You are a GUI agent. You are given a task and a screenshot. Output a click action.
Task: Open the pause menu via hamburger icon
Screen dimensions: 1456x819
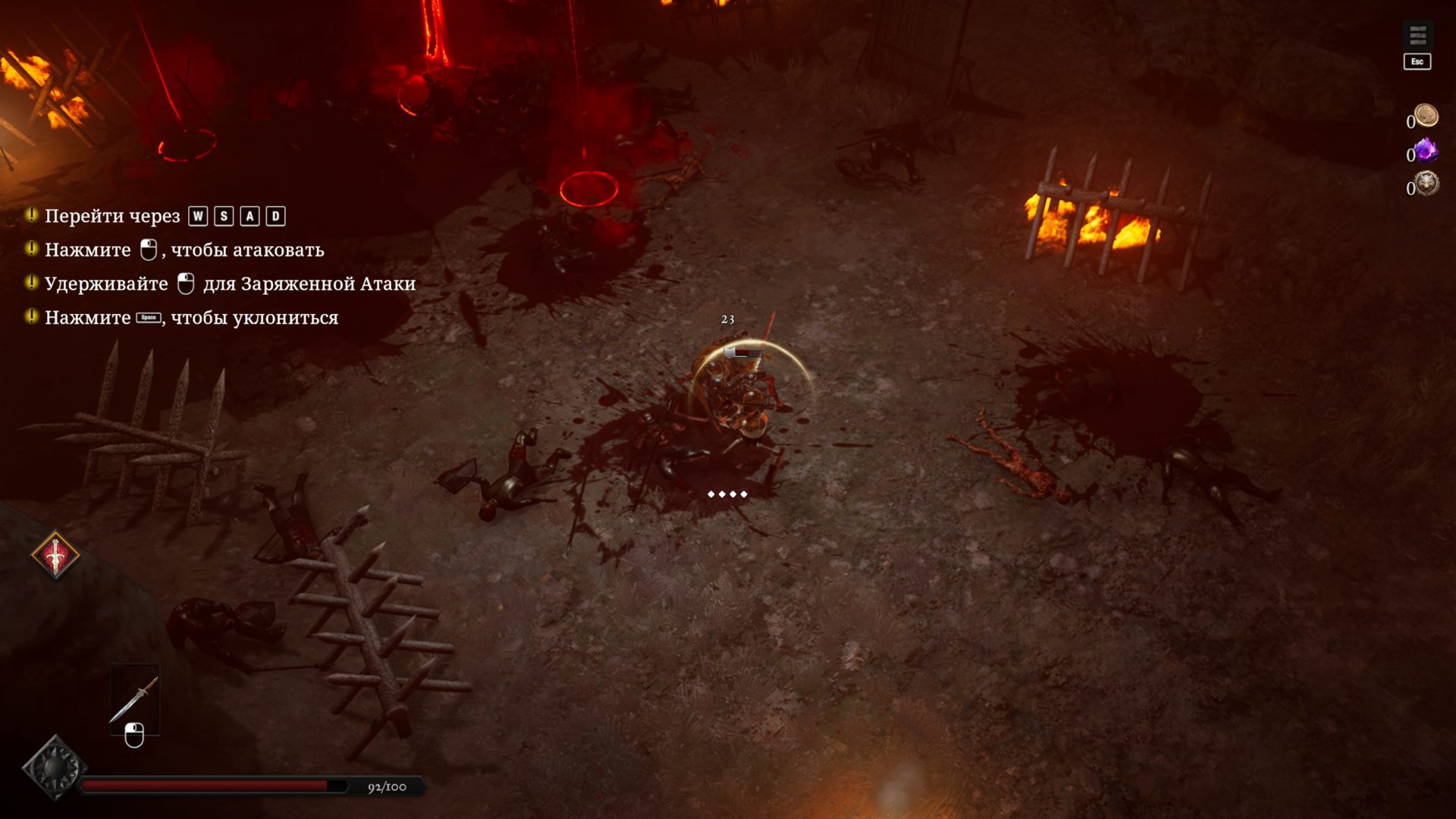(1417, 36)
